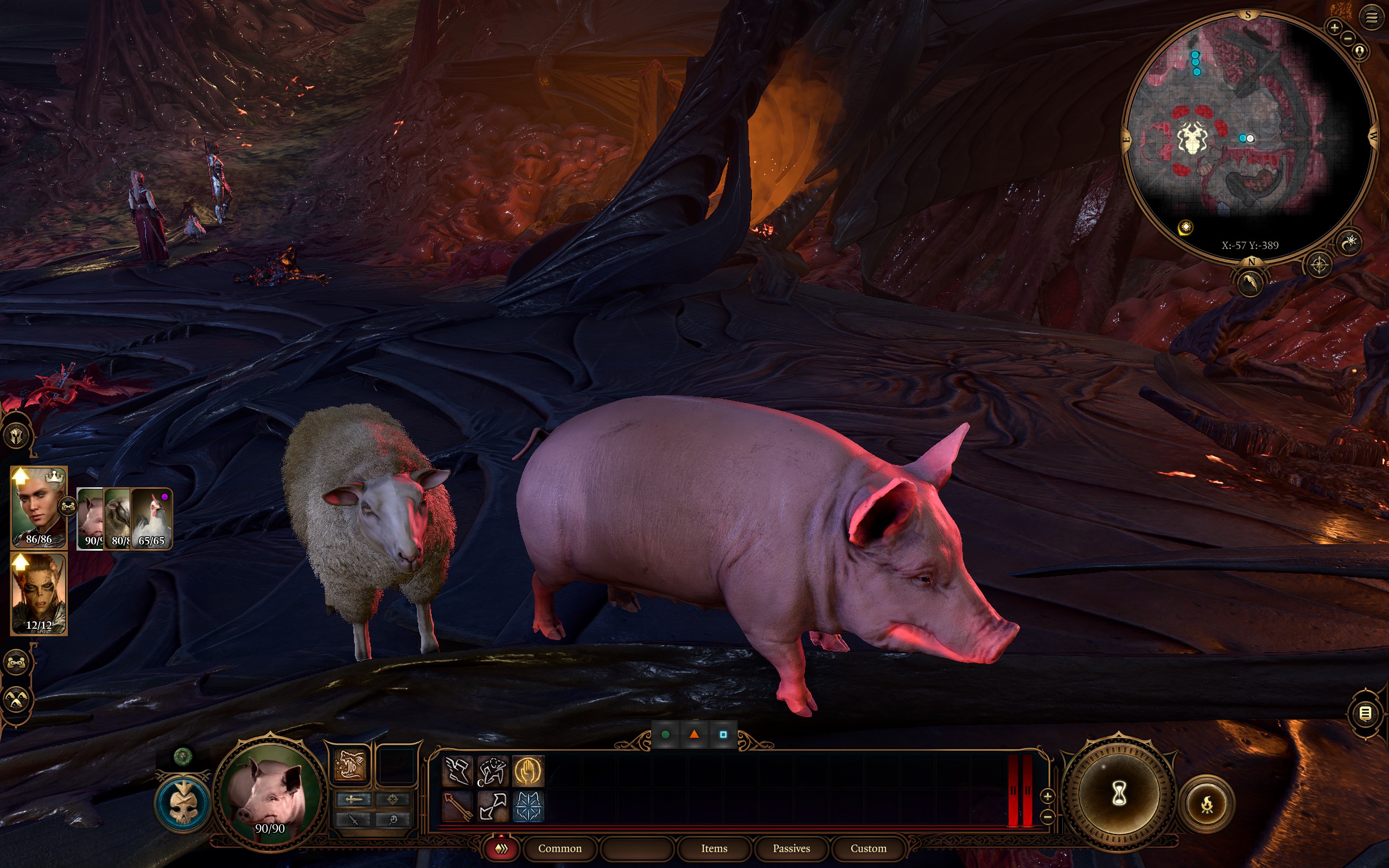Open the main menu hamburger button
This screenshot has height=868, width=1389.
coord(1372,18)
